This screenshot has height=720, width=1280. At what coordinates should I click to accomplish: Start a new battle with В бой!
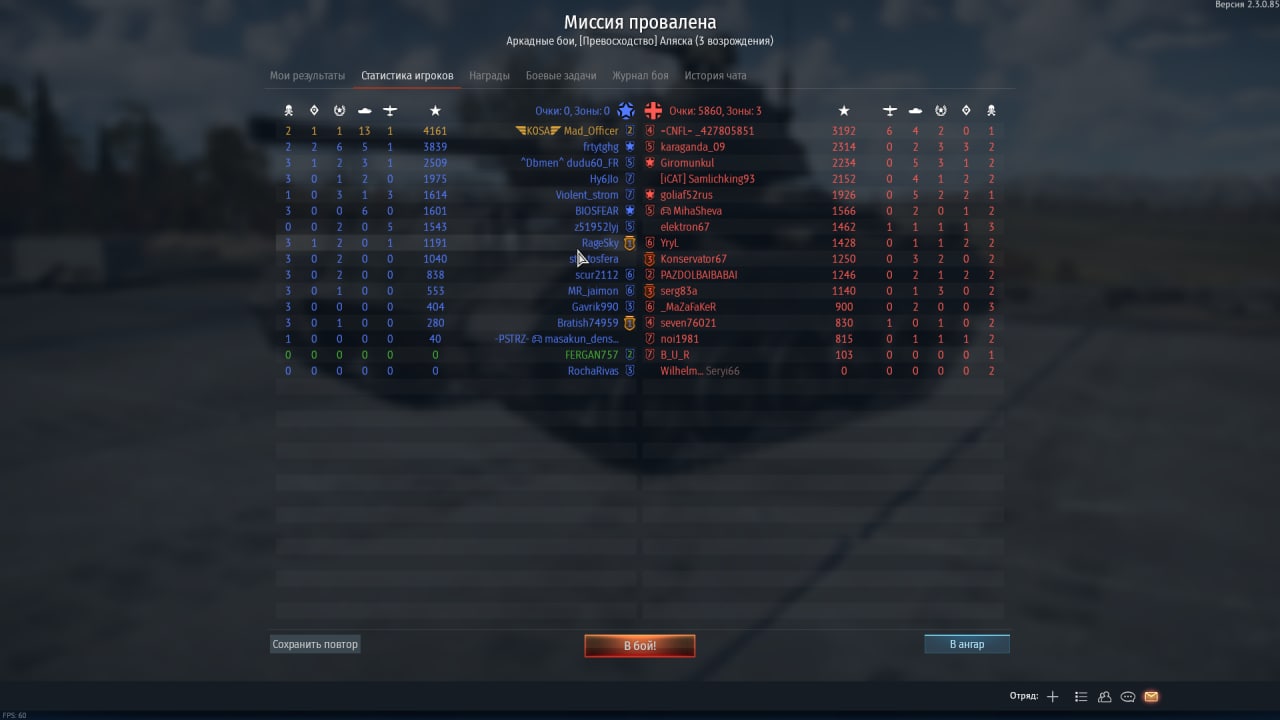[640, 646]
